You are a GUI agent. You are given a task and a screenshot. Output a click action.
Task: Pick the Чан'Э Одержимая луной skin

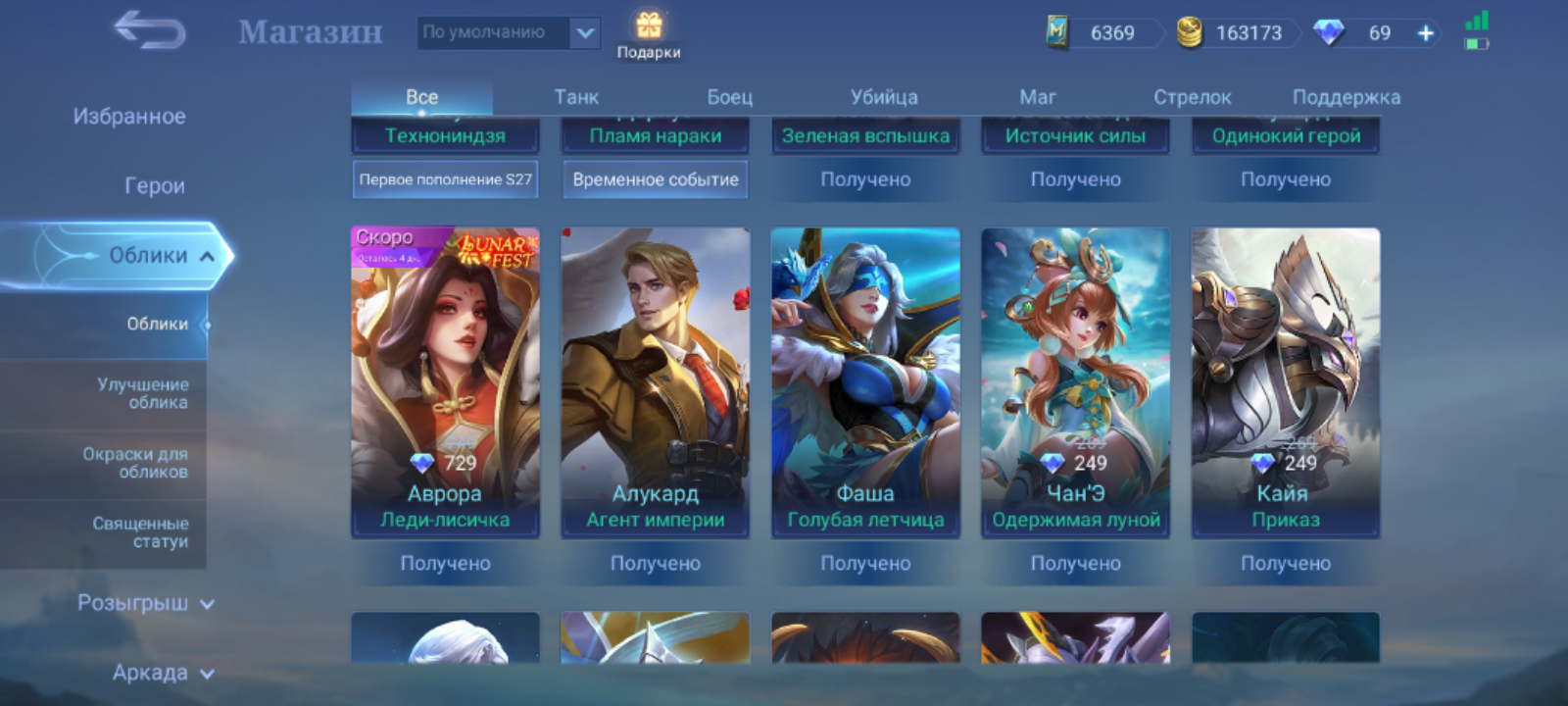pyautogui.click(x=1075, y=382)
